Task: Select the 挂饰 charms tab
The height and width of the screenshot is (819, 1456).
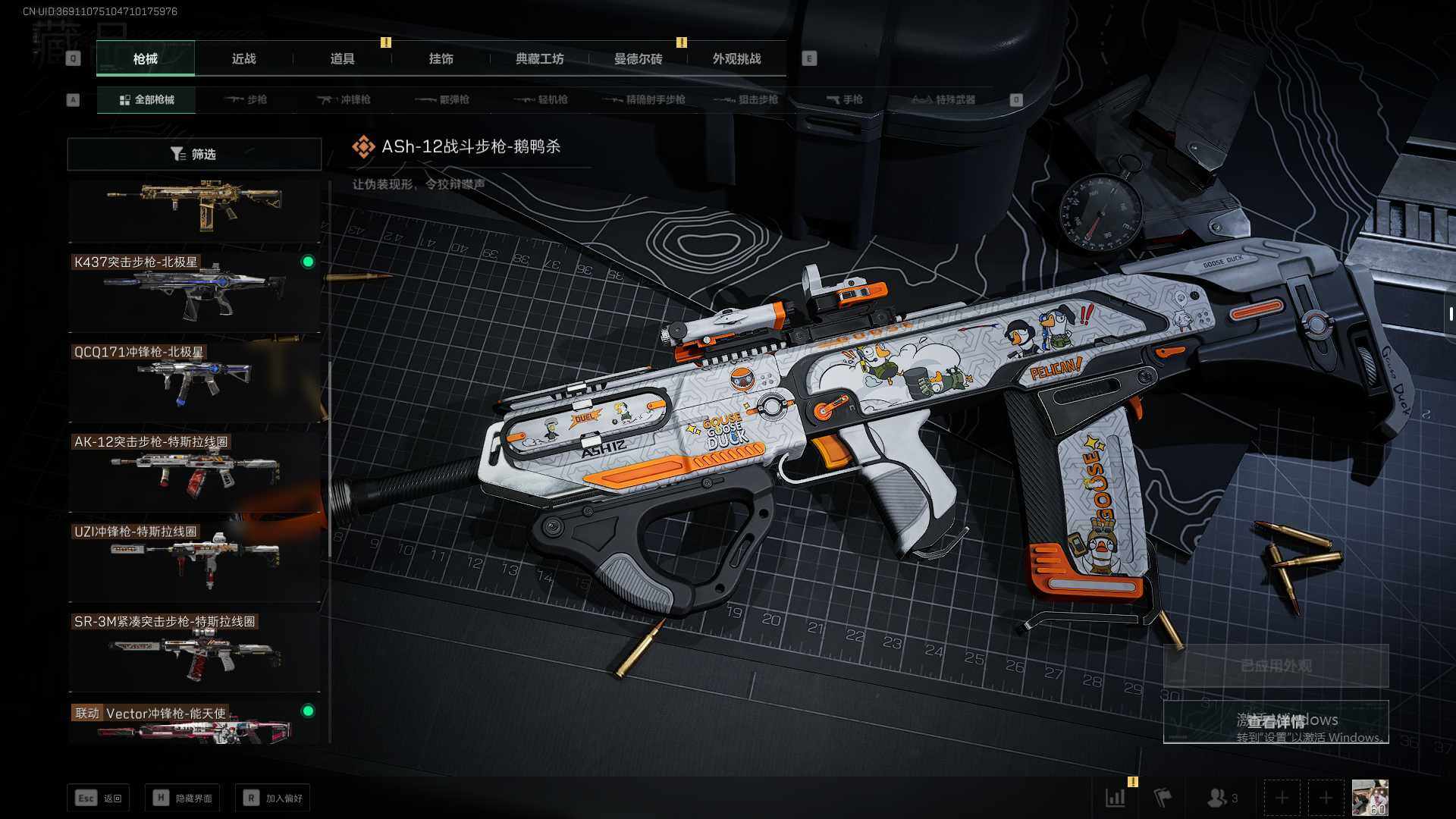Action: [x=441, y=58]
